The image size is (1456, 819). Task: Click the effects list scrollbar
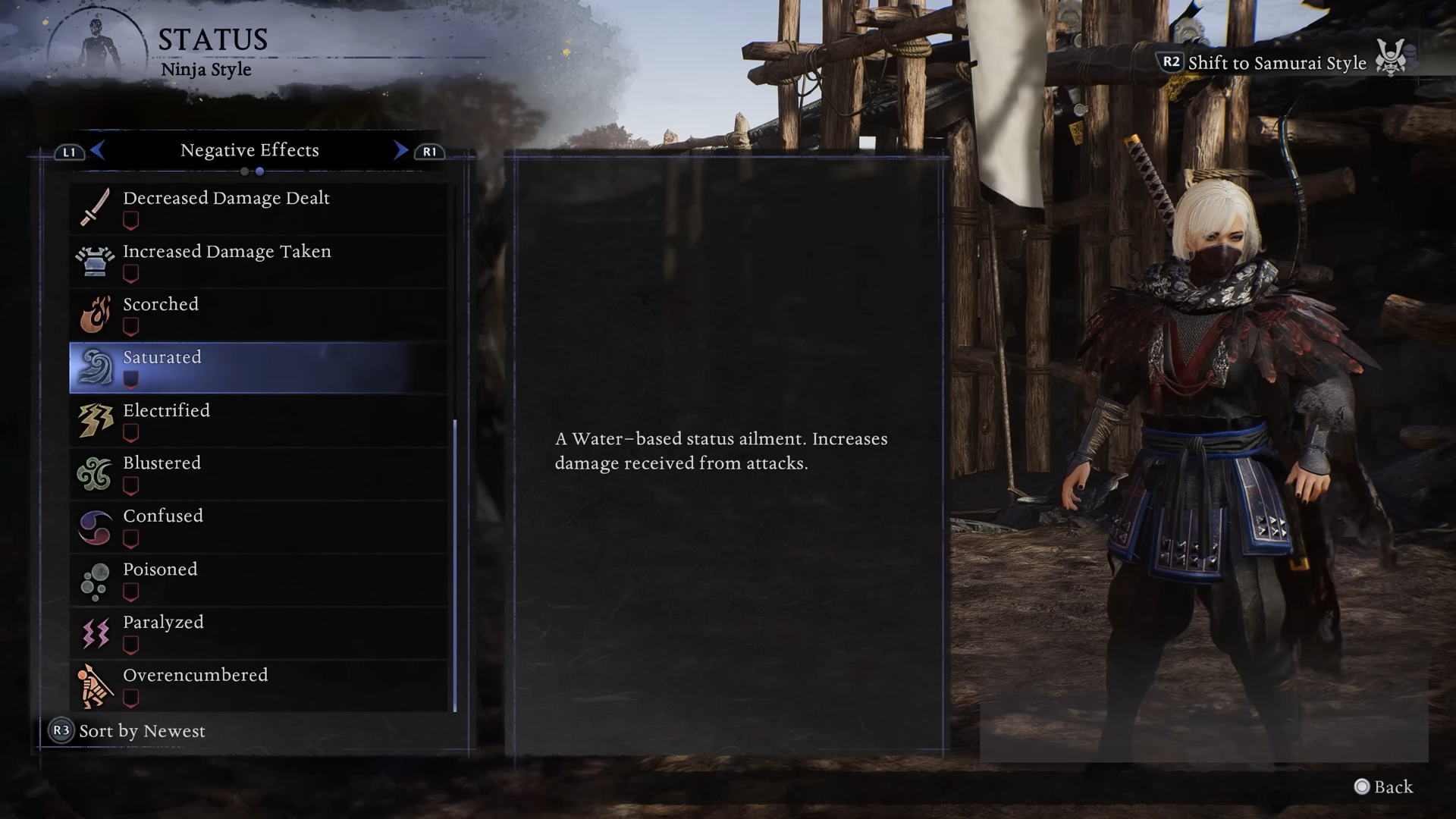point(455,565)
